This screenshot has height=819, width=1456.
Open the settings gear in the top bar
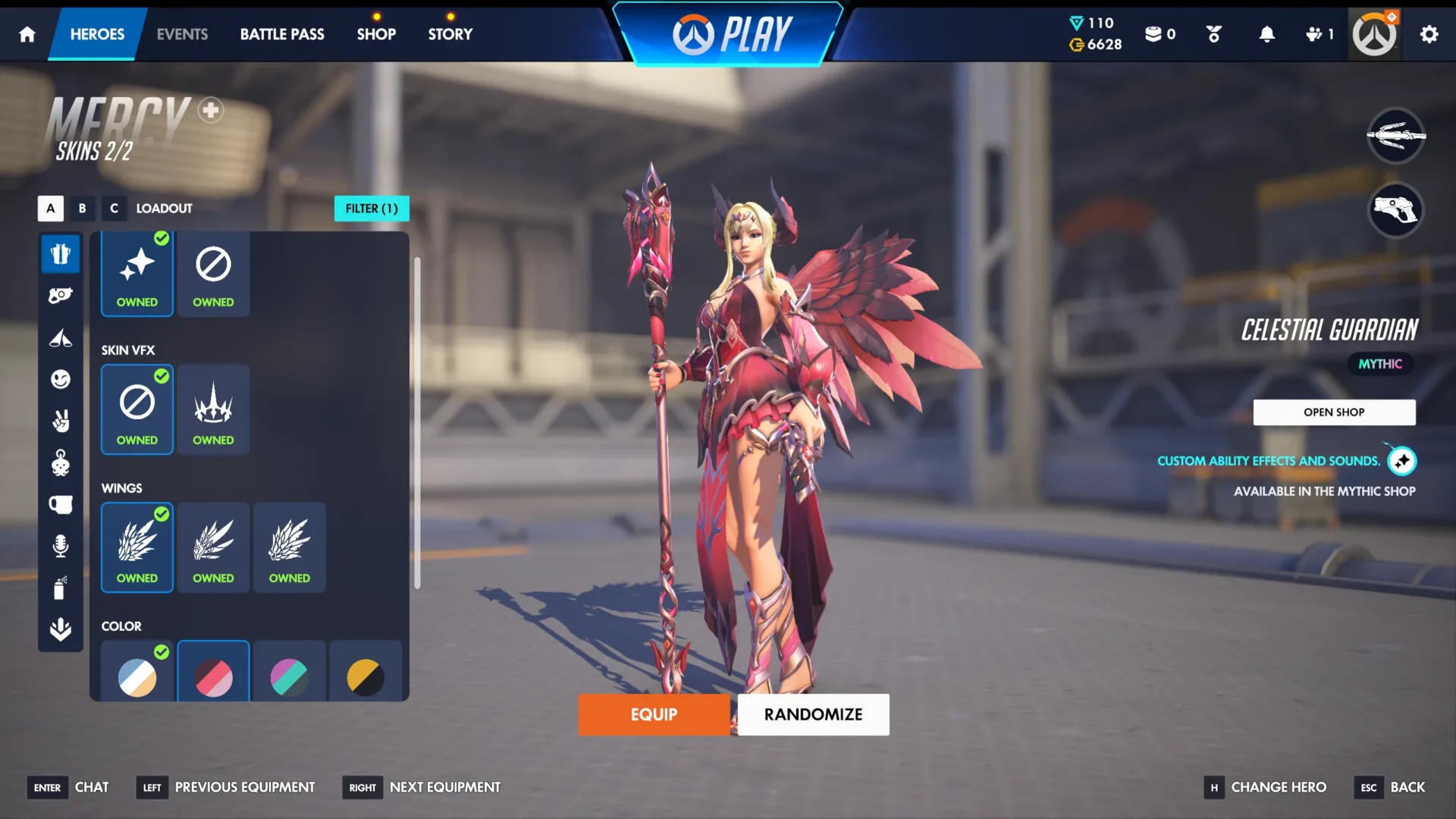click(1429, 34)
